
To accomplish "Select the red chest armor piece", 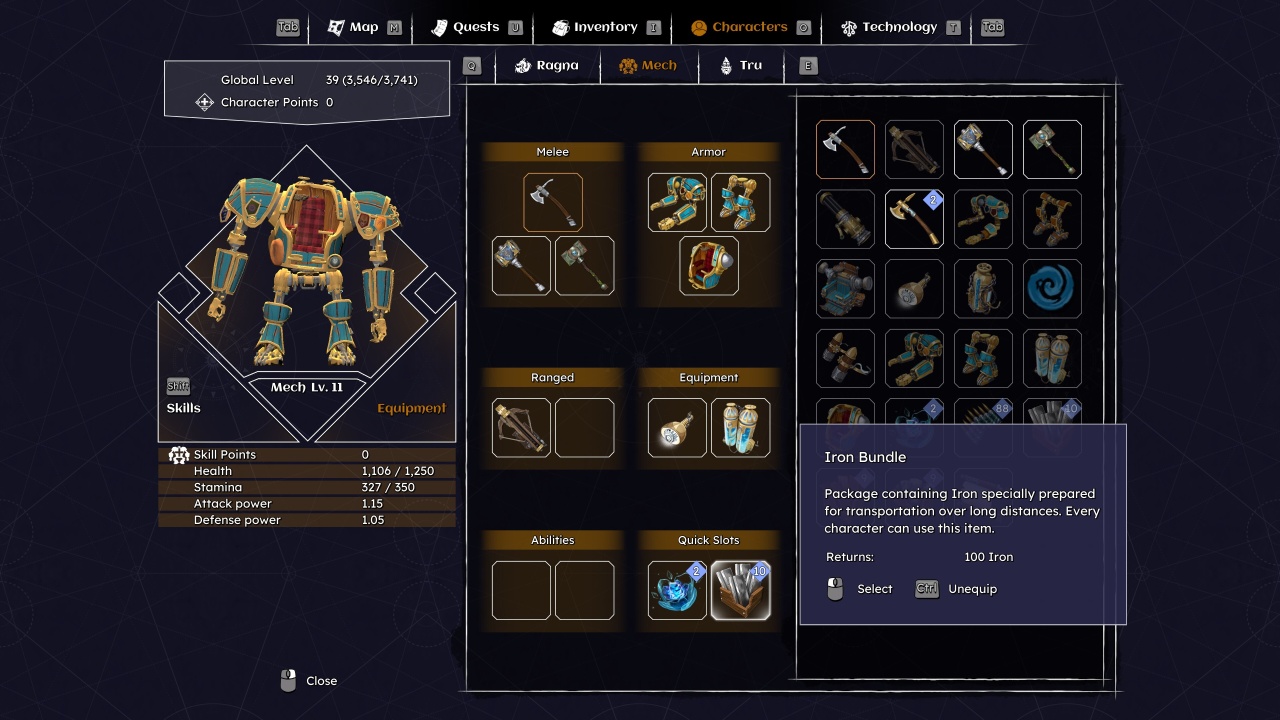I will coord(709,266).
